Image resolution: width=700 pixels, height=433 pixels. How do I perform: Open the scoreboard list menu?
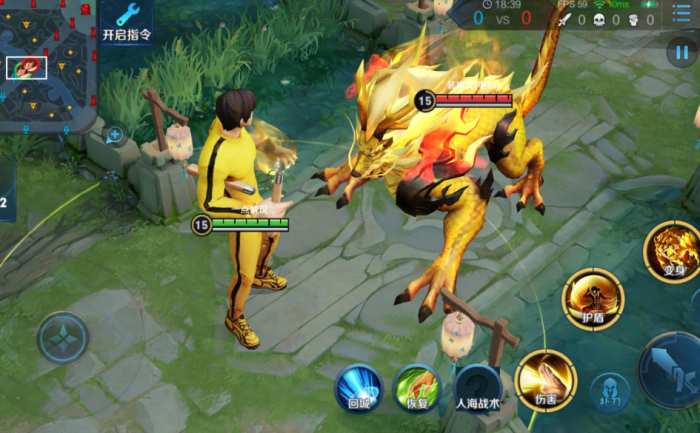(681, 16)
